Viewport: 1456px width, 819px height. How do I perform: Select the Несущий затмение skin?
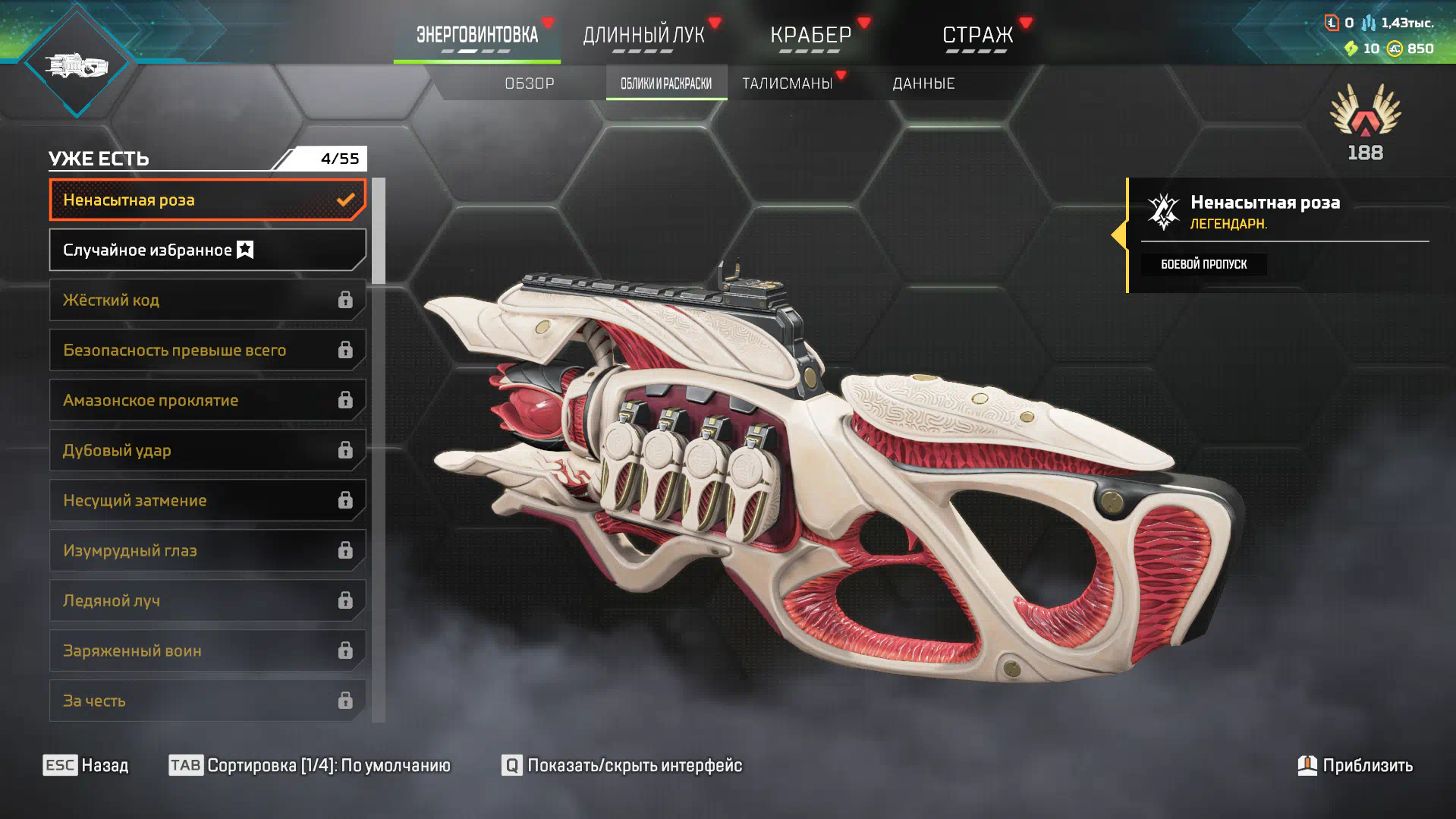pos(207,500)
